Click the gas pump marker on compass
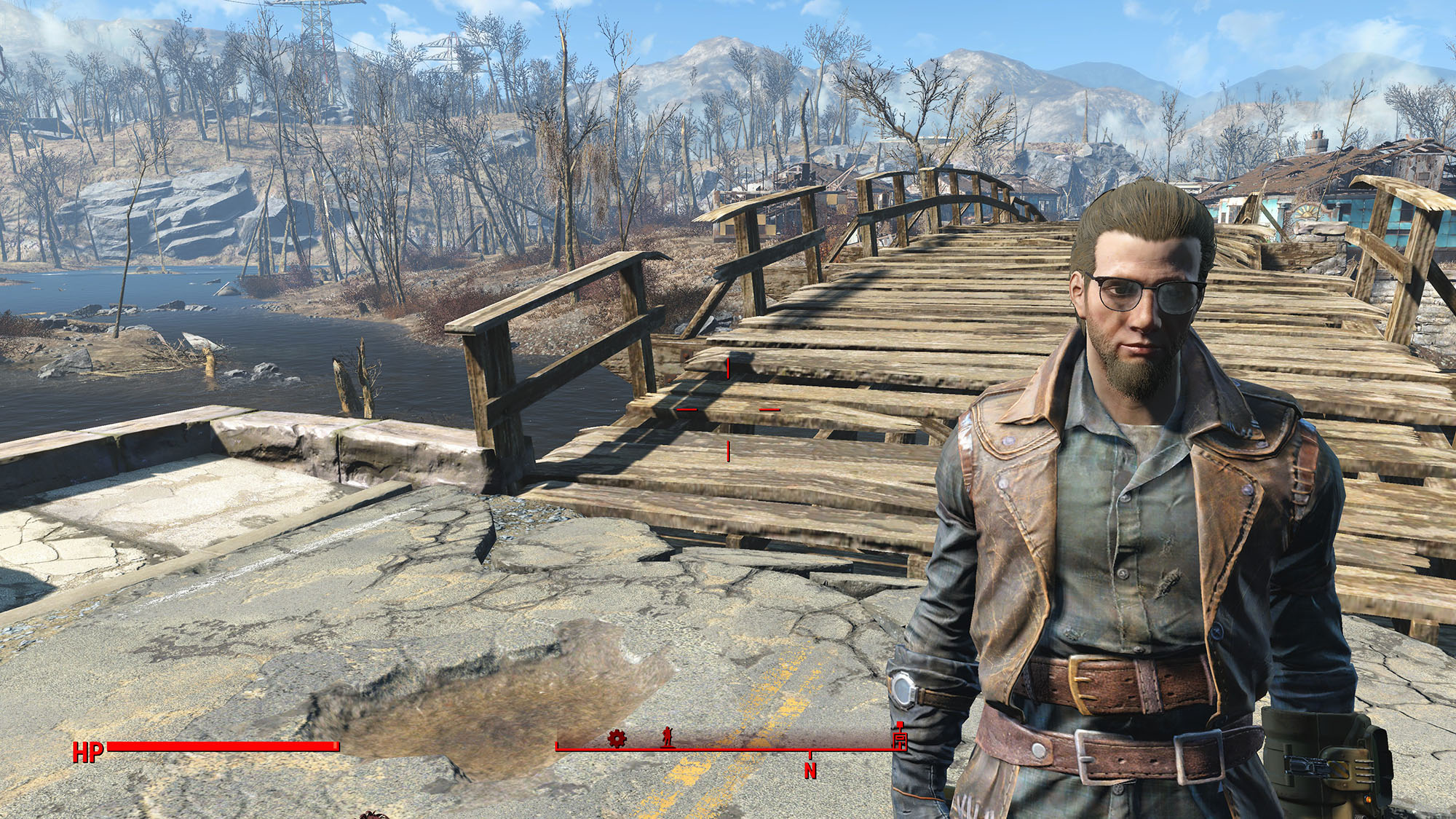 [x=900, y=738]
